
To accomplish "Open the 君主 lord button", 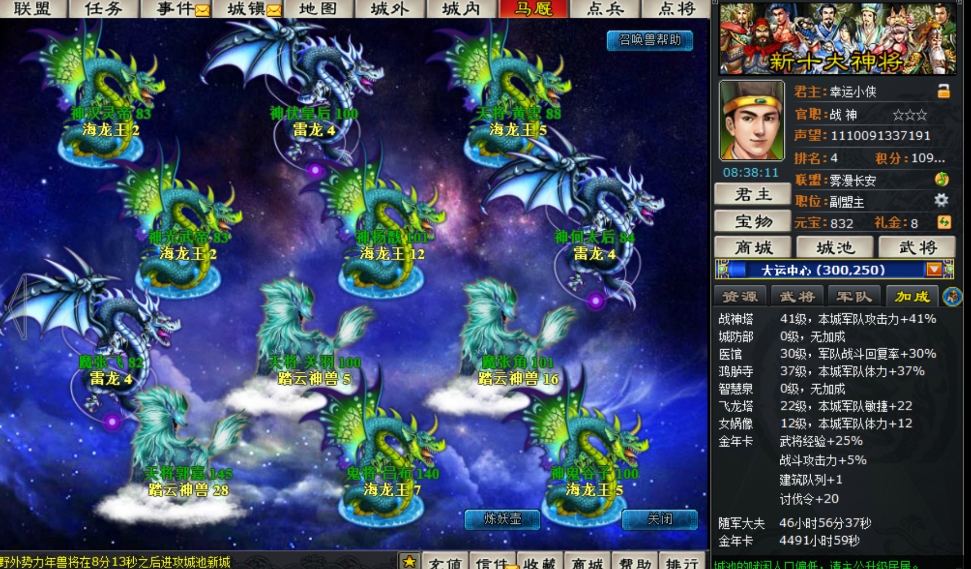I will pos(753,195).
